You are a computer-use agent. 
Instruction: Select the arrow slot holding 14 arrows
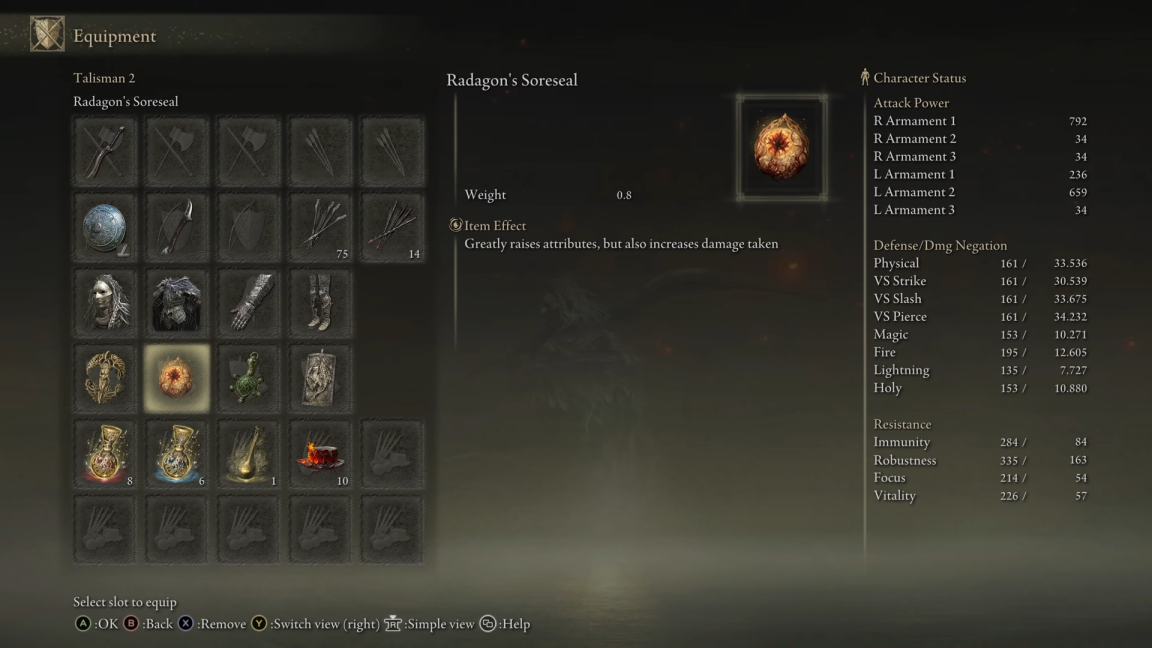pyautogui.click(x=392, y=228)
